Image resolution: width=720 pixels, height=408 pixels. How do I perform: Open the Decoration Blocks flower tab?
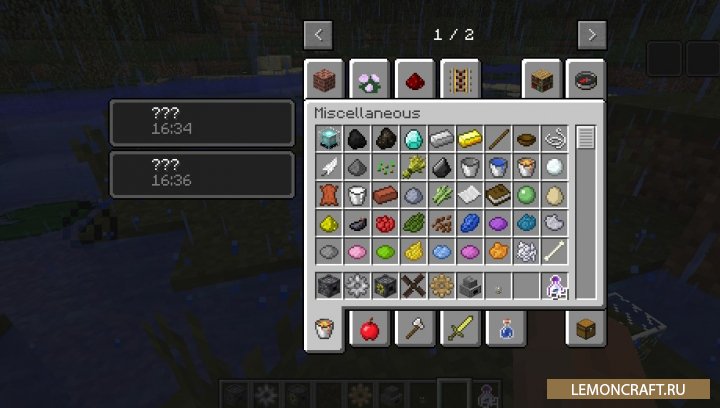[369, 78]
